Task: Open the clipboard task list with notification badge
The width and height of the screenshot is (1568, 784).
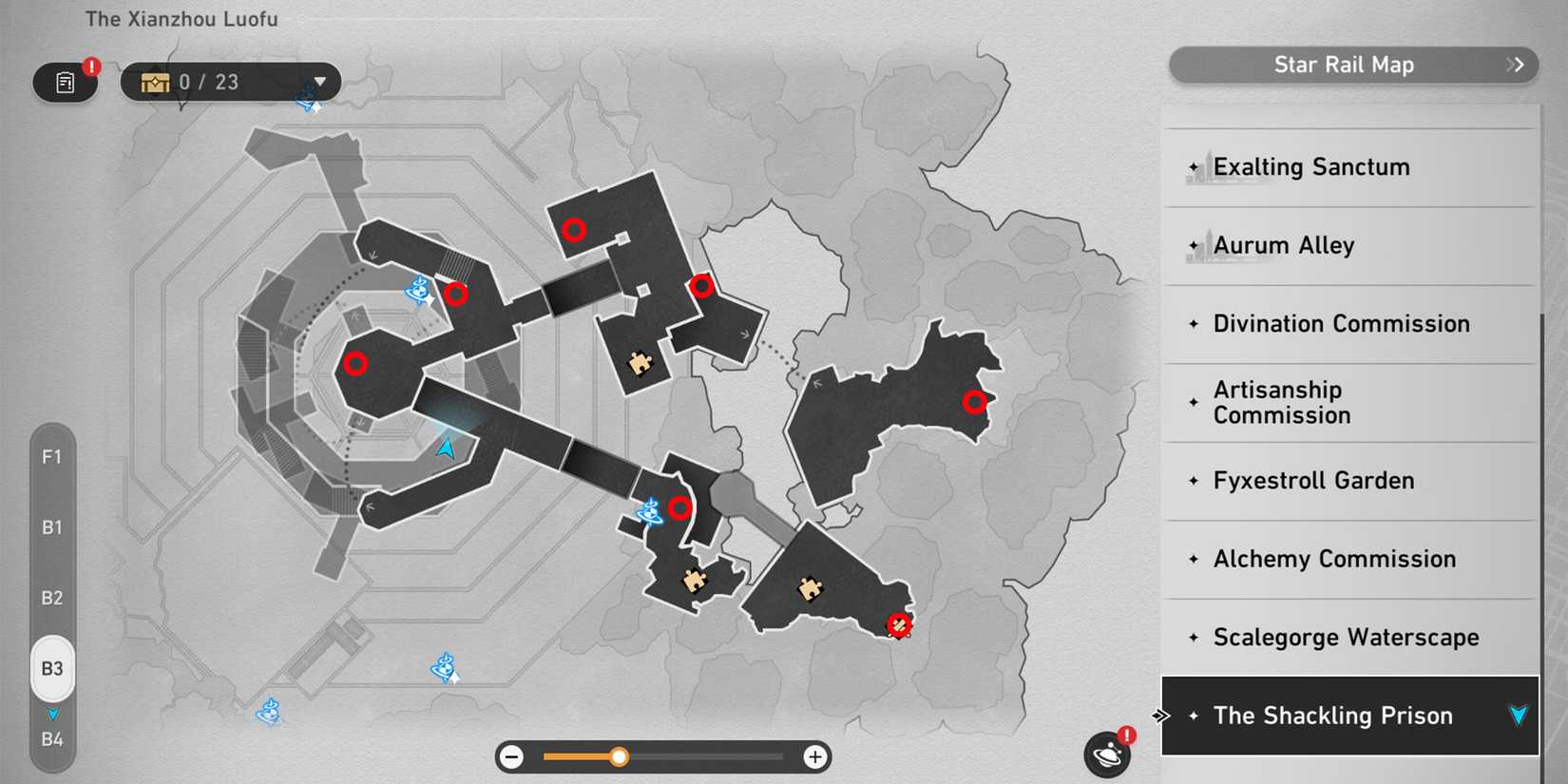Action: point(64,83)
